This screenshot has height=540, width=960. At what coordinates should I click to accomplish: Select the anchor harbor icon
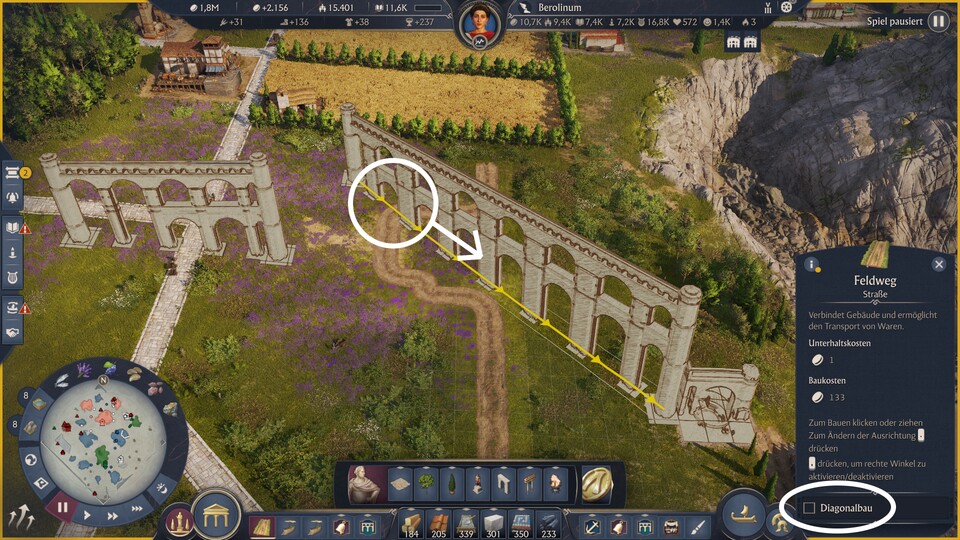coord(593,525)
